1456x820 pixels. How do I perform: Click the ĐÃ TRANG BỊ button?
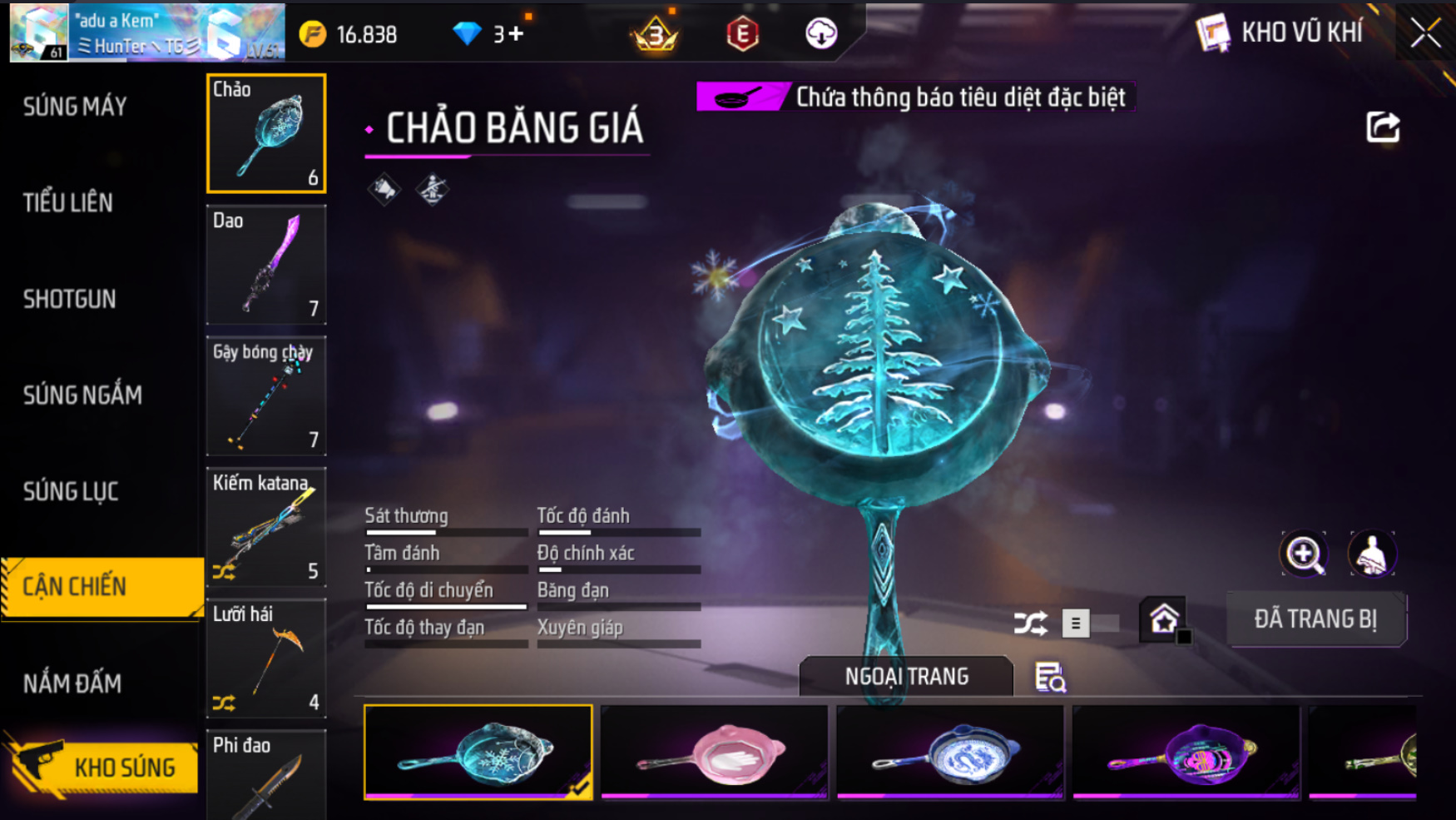pyautogui.click(x=1315, y=619)
